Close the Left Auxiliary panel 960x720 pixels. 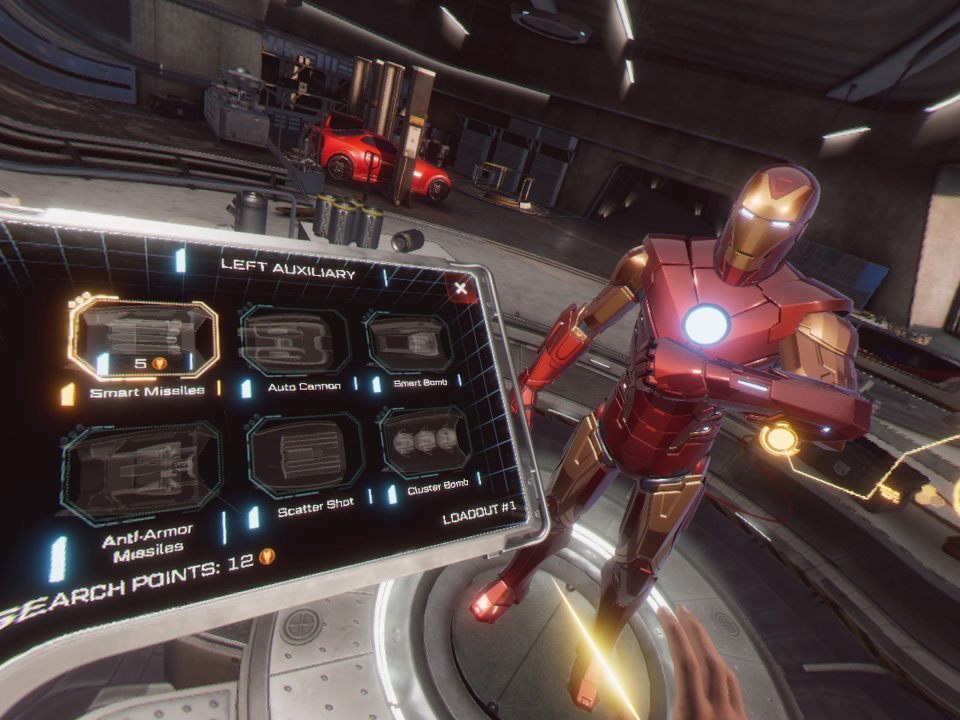[x=460, y=288]
